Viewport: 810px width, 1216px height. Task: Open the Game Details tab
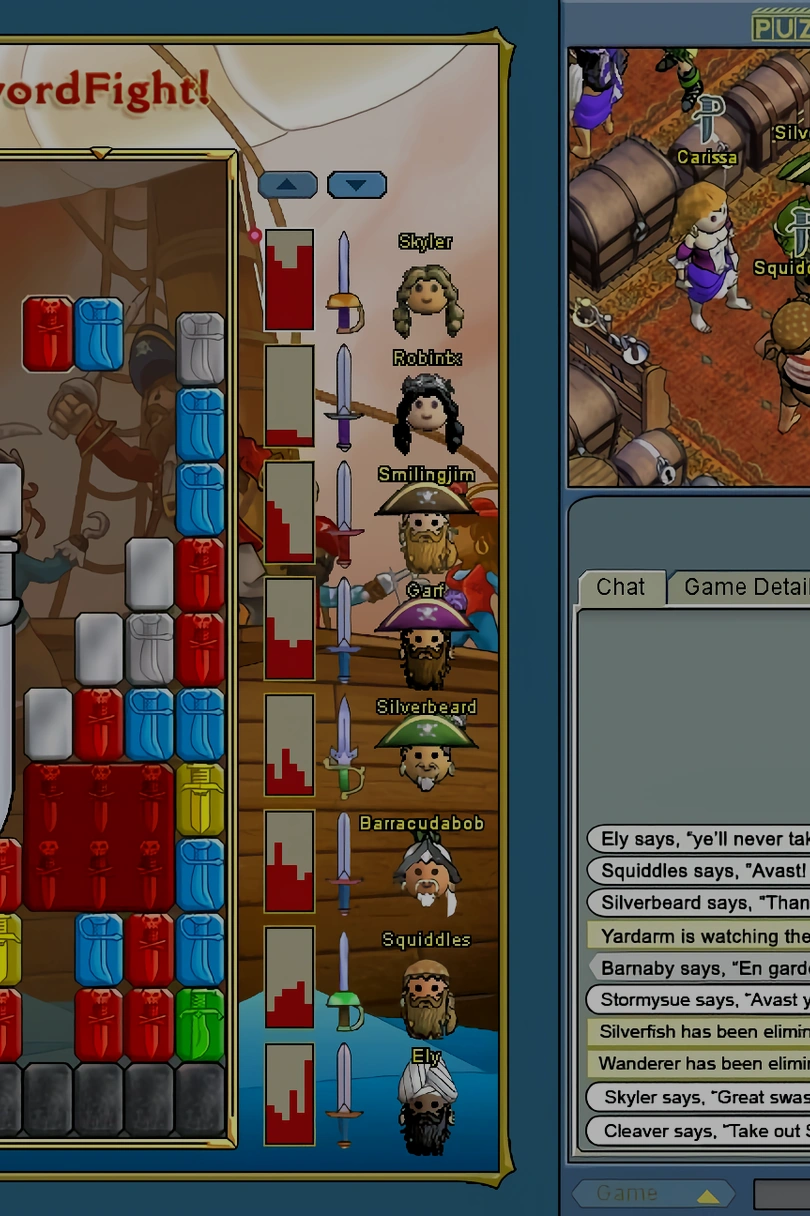(745, 588)
